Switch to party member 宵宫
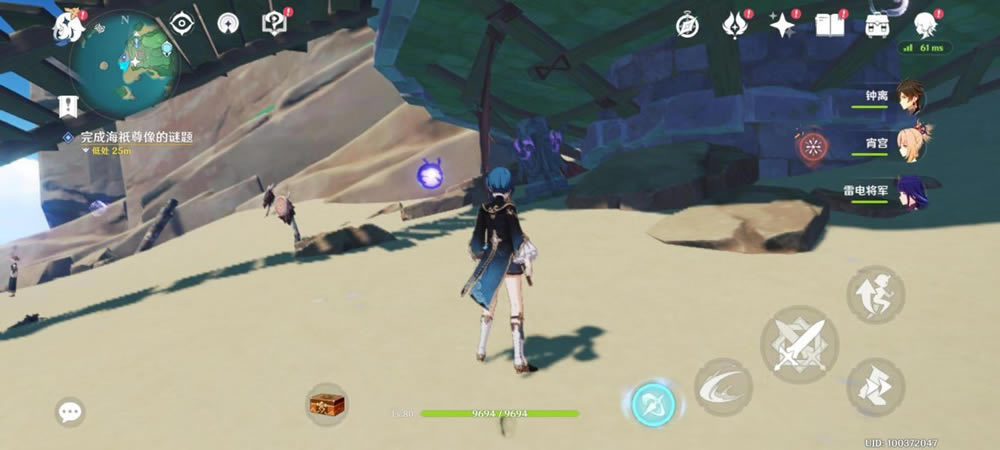The image size is (1000, 450). (x=908, y=145)
